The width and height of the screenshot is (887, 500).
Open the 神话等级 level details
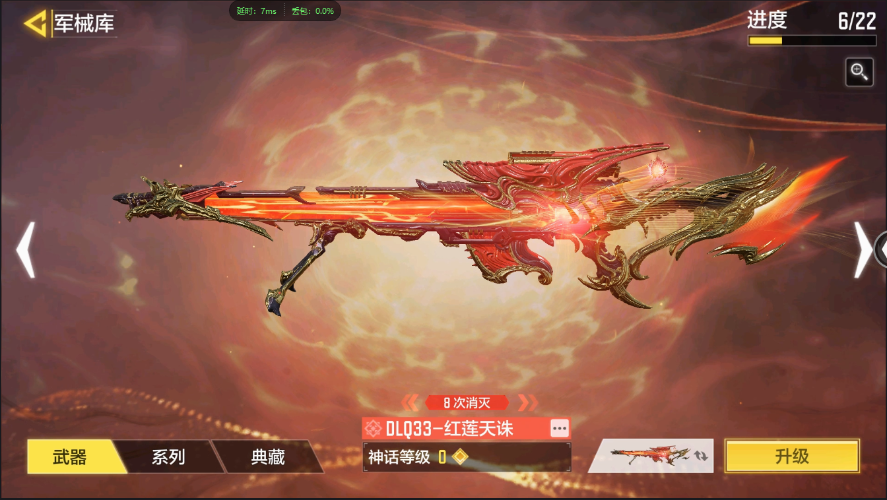(466, 457)
